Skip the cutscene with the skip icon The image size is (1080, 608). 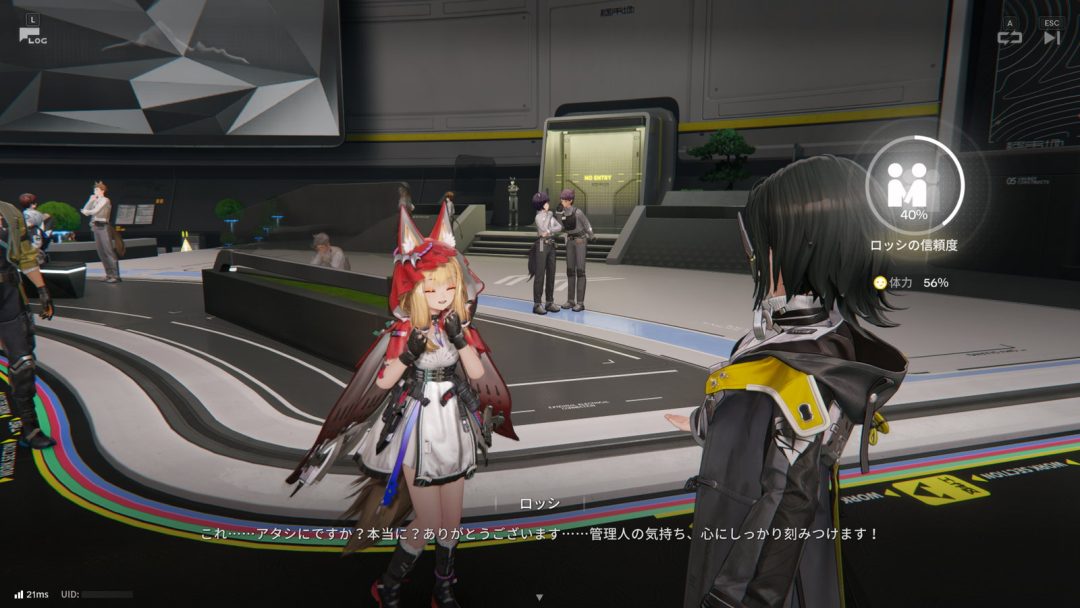[1051, 37]
